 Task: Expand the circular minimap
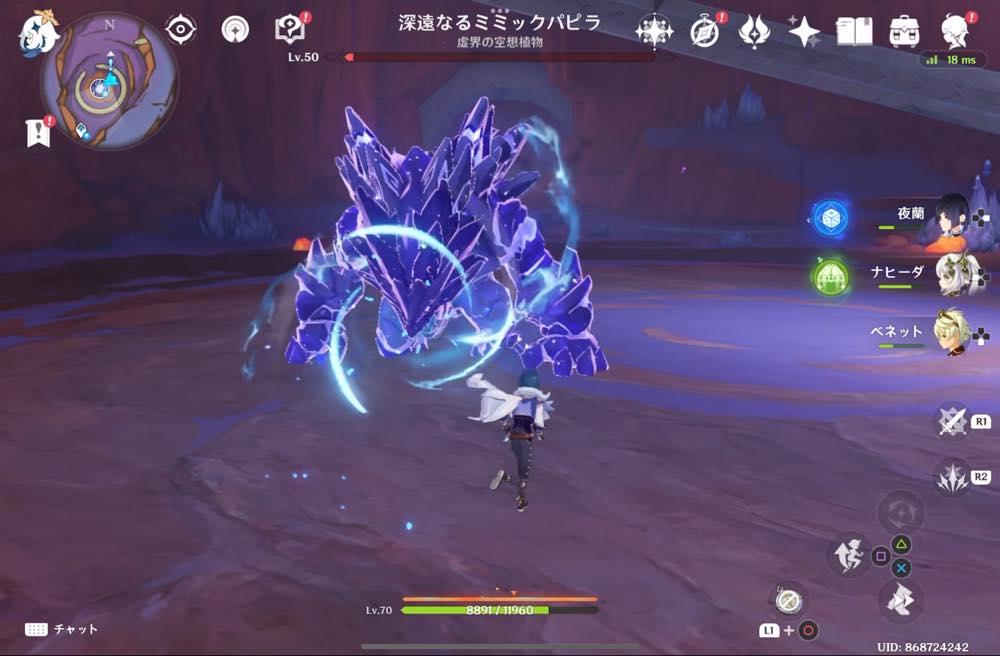(x=109, y=81)
